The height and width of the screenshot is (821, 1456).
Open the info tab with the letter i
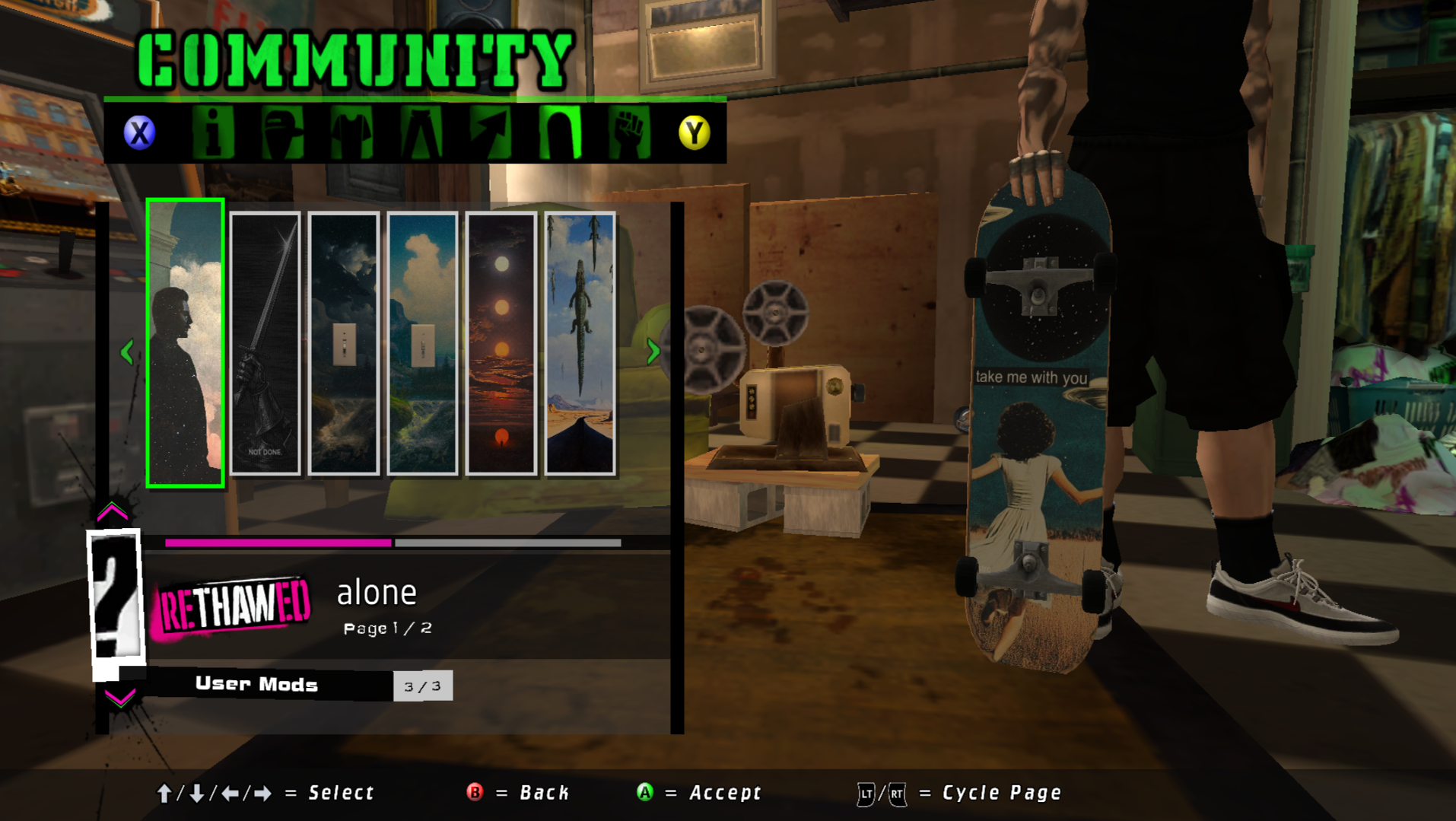213,133
